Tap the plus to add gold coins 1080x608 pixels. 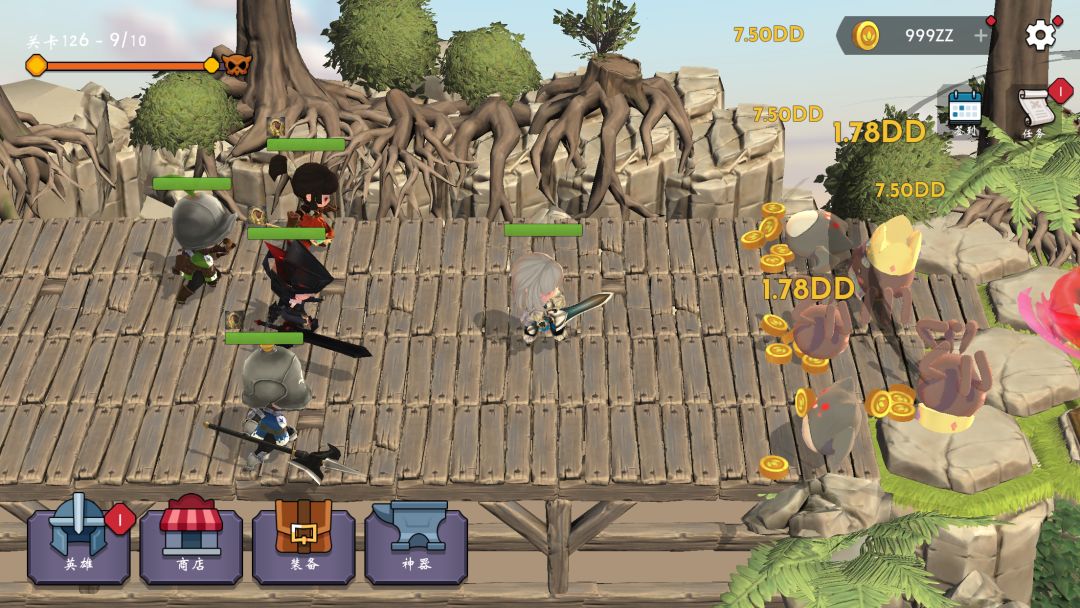(980, 36)
